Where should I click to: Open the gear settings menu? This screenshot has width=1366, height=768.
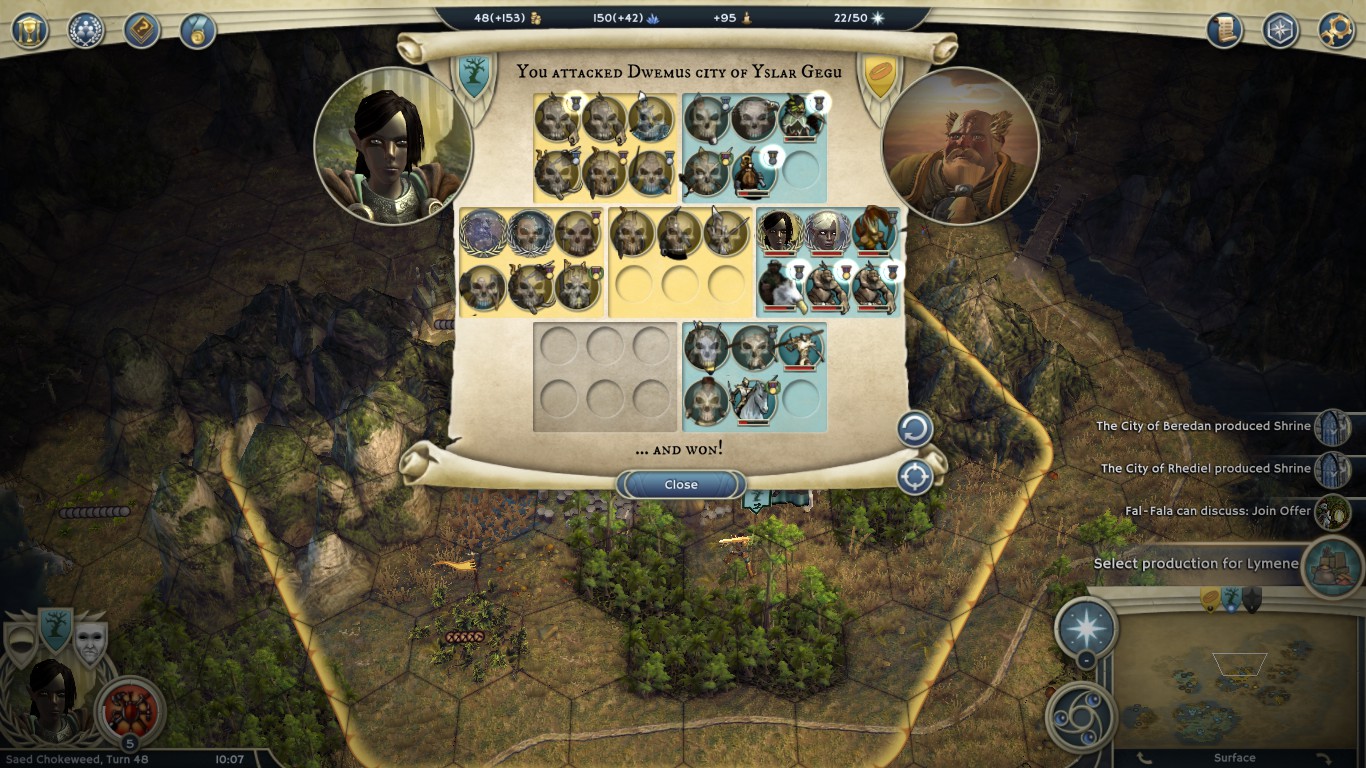pyautogui.click(x=1336, y=29)
